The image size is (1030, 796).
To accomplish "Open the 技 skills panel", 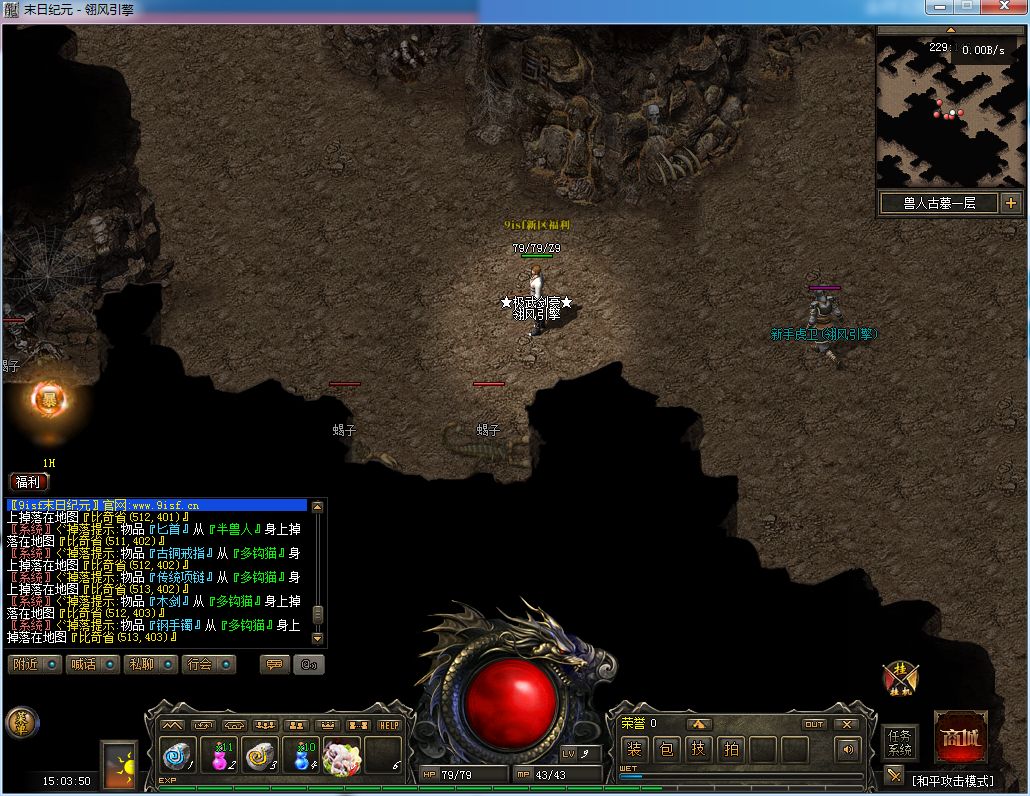I will coord(699,748).
